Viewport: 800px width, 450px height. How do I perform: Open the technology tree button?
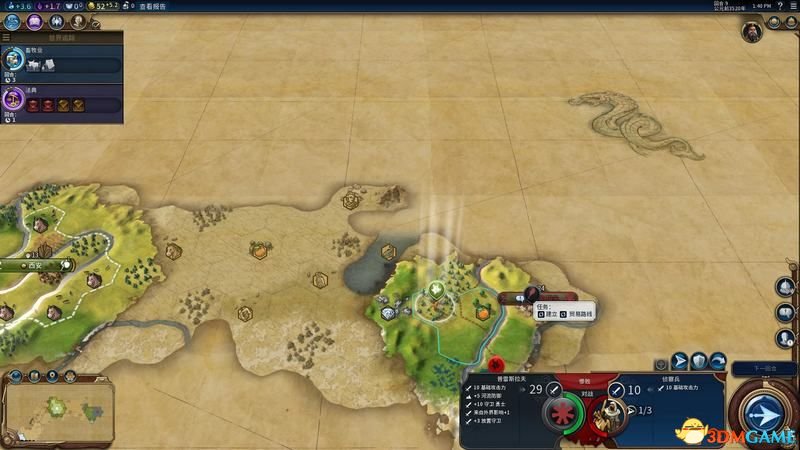[x=10, y=19]
